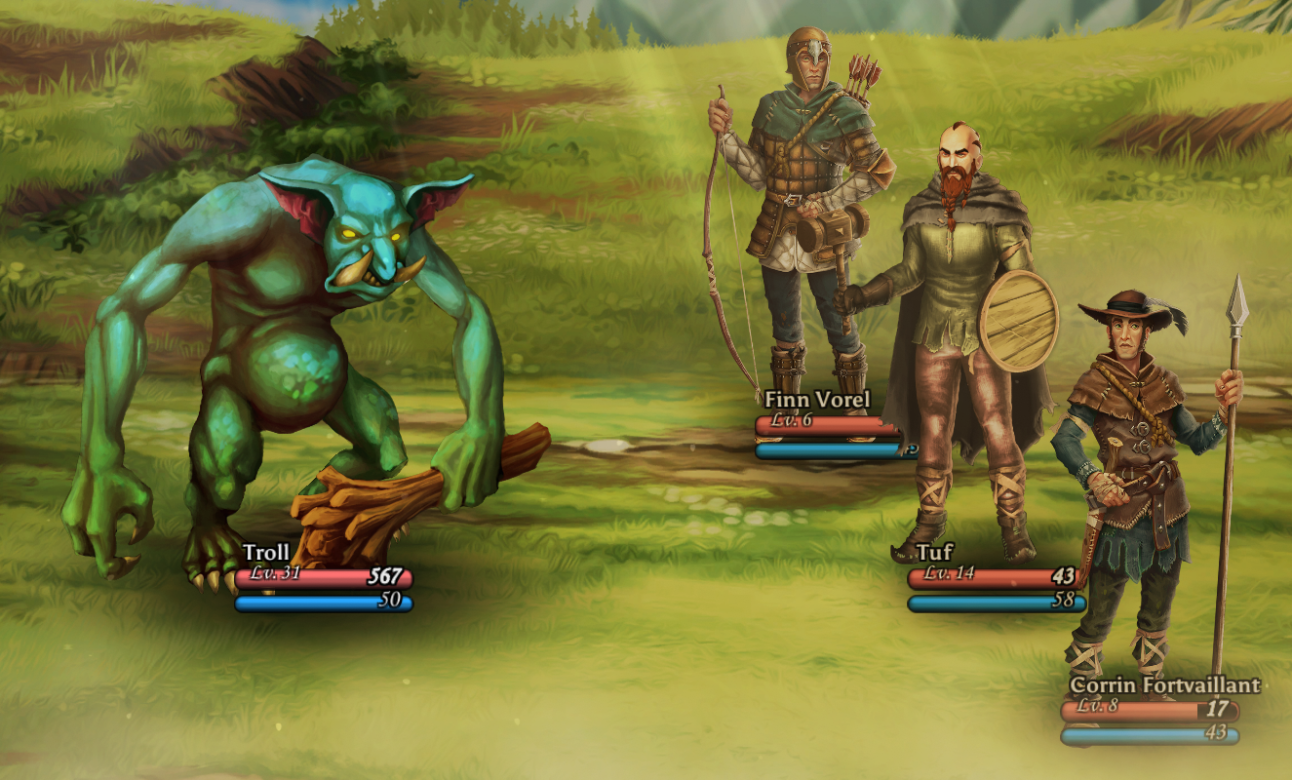
Task: Click the Finn Vorel name label
Action: pos(816,398)
